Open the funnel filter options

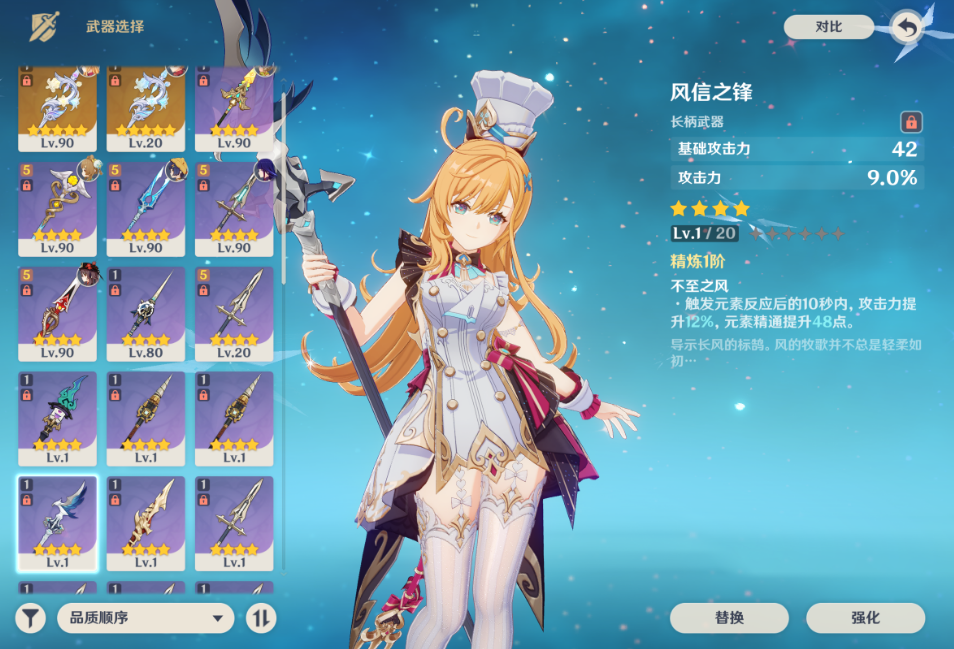click(32, 618)
